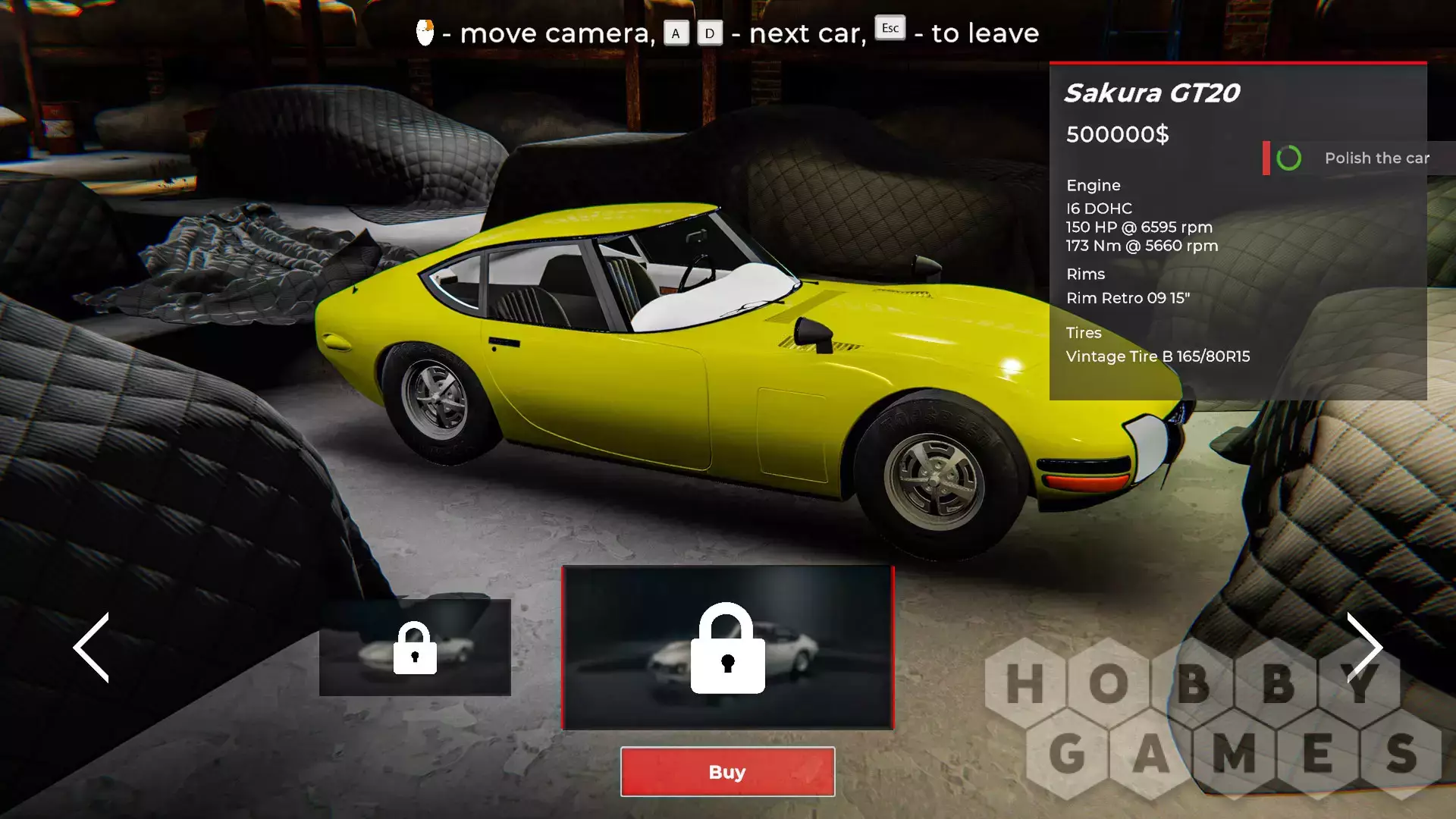Image resolution: width=1456 pixels, height=819 pixels.
Task: Select the large highlighted locked car thumbnail
Action: pos(727,647)
